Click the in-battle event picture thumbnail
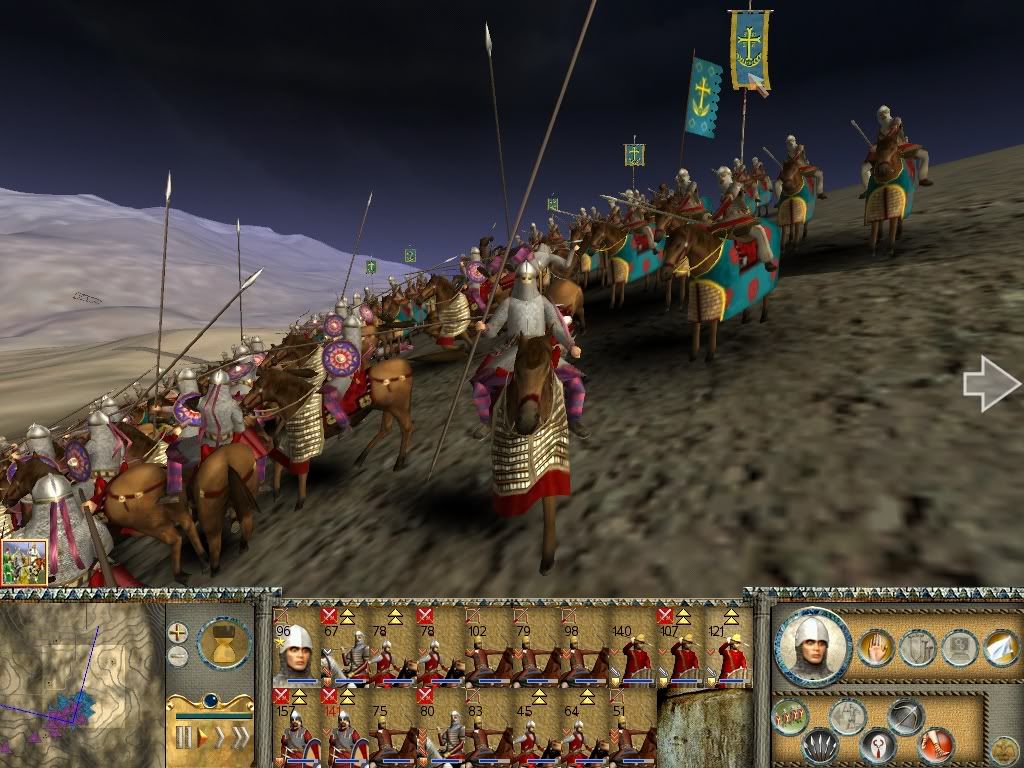The height and width of the screenshot is (768, 1024). tap(24, 562)
